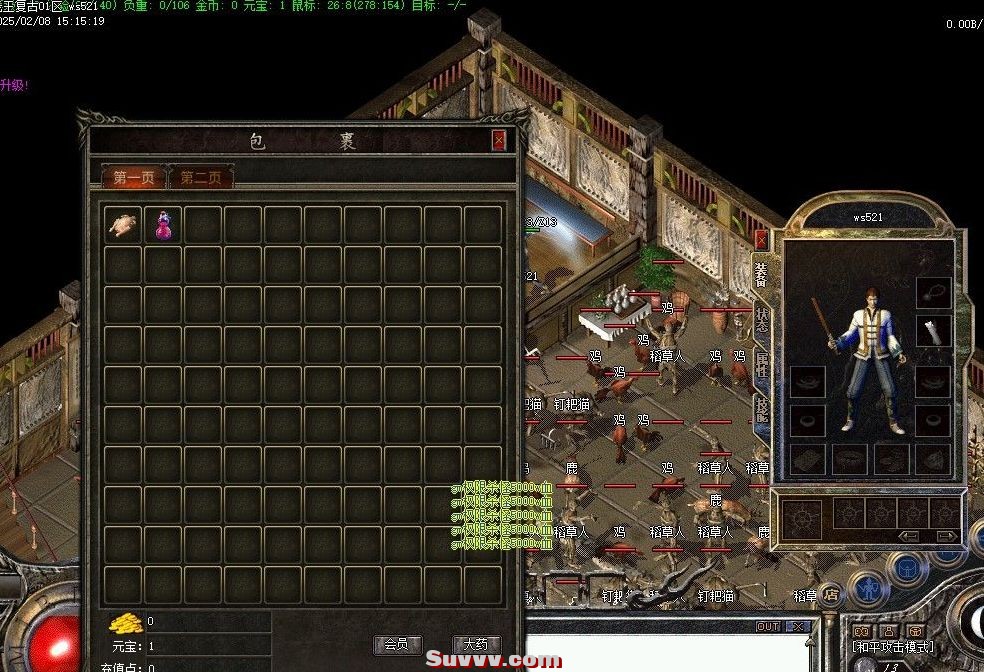
Task: Select the 第一页 bag tab
Action: pos(134,178)
